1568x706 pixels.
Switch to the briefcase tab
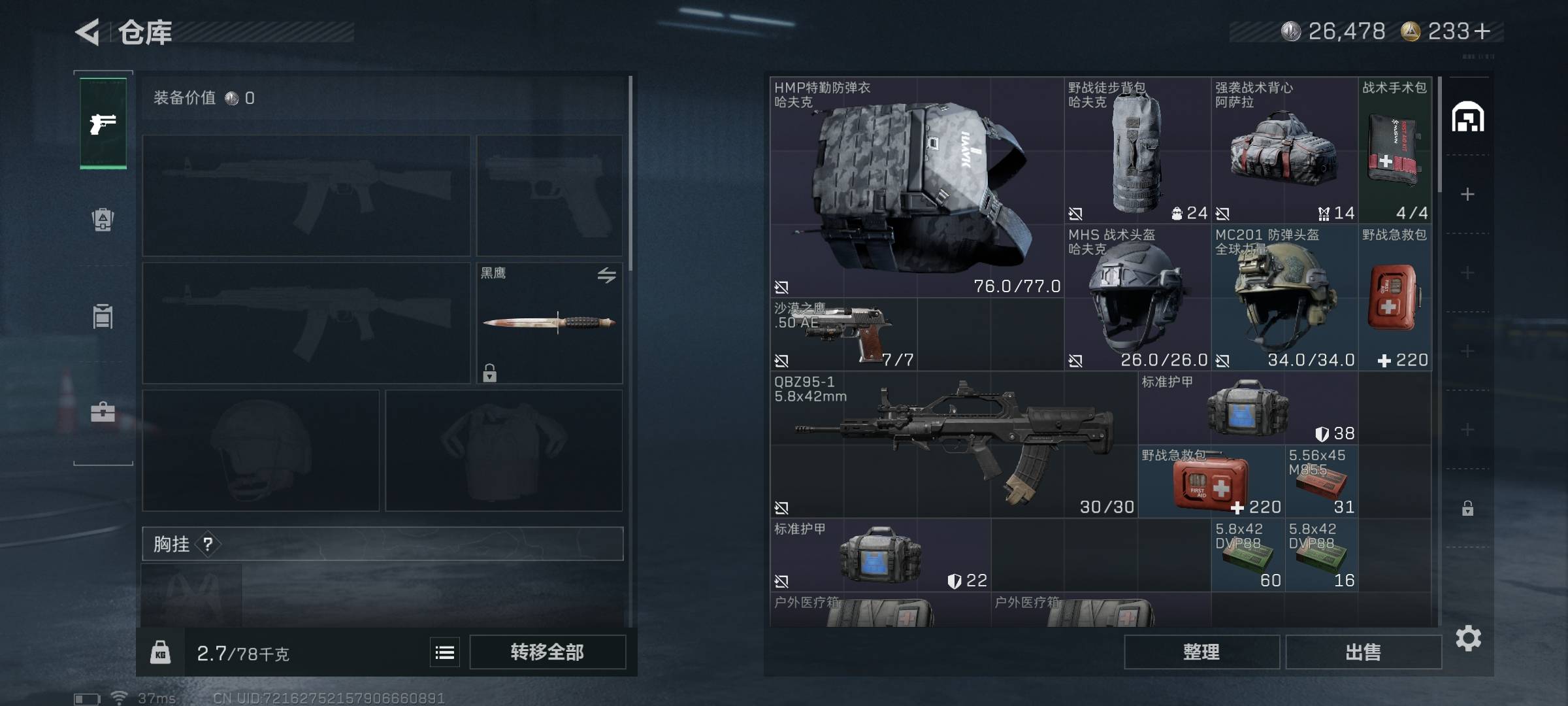click(x=103, y=412)
